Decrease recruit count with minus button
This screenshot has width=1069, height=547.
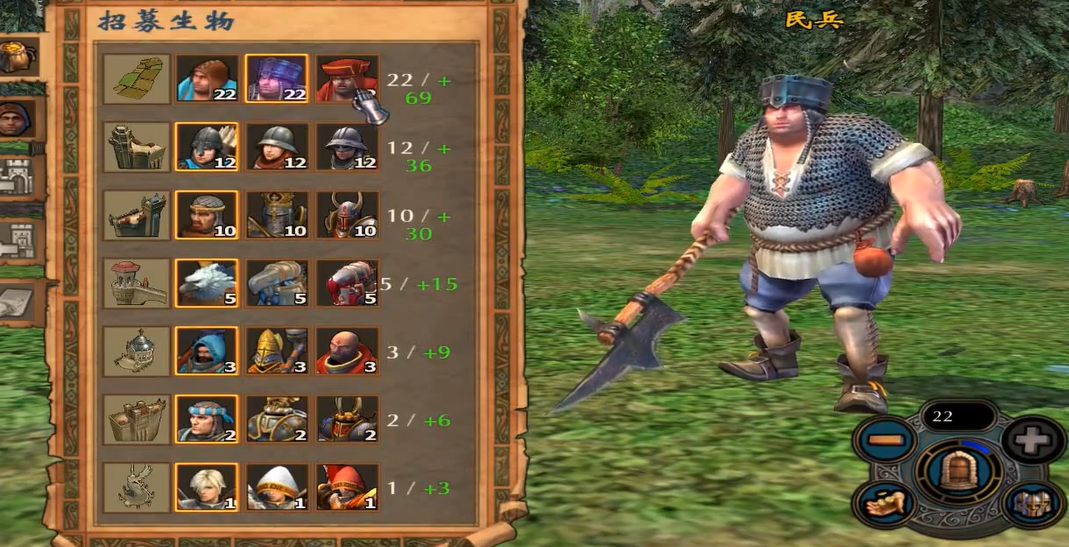click(884, 440)
